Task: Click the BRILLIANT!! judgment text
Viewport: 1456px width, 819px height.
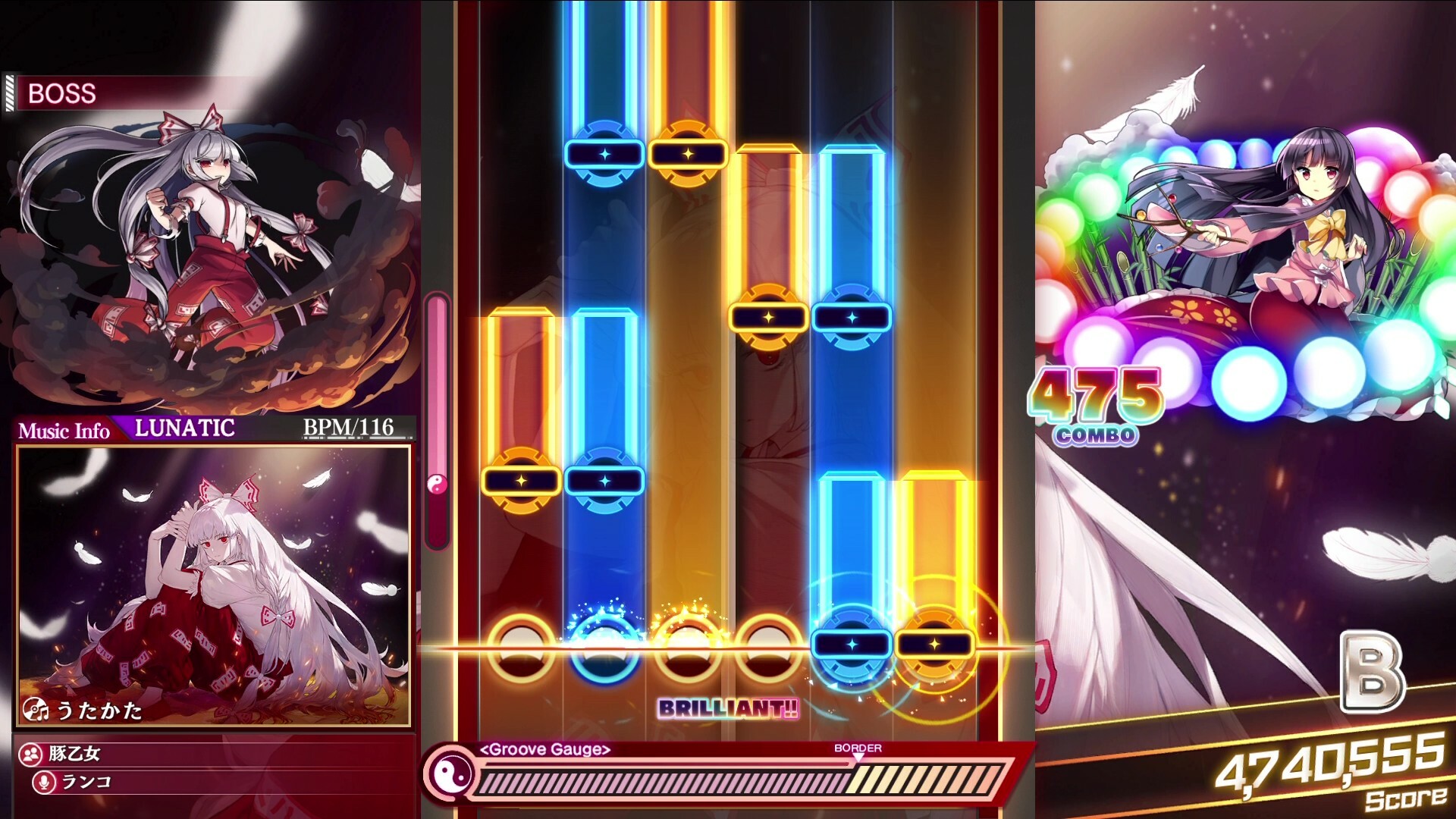Action: 726,710
